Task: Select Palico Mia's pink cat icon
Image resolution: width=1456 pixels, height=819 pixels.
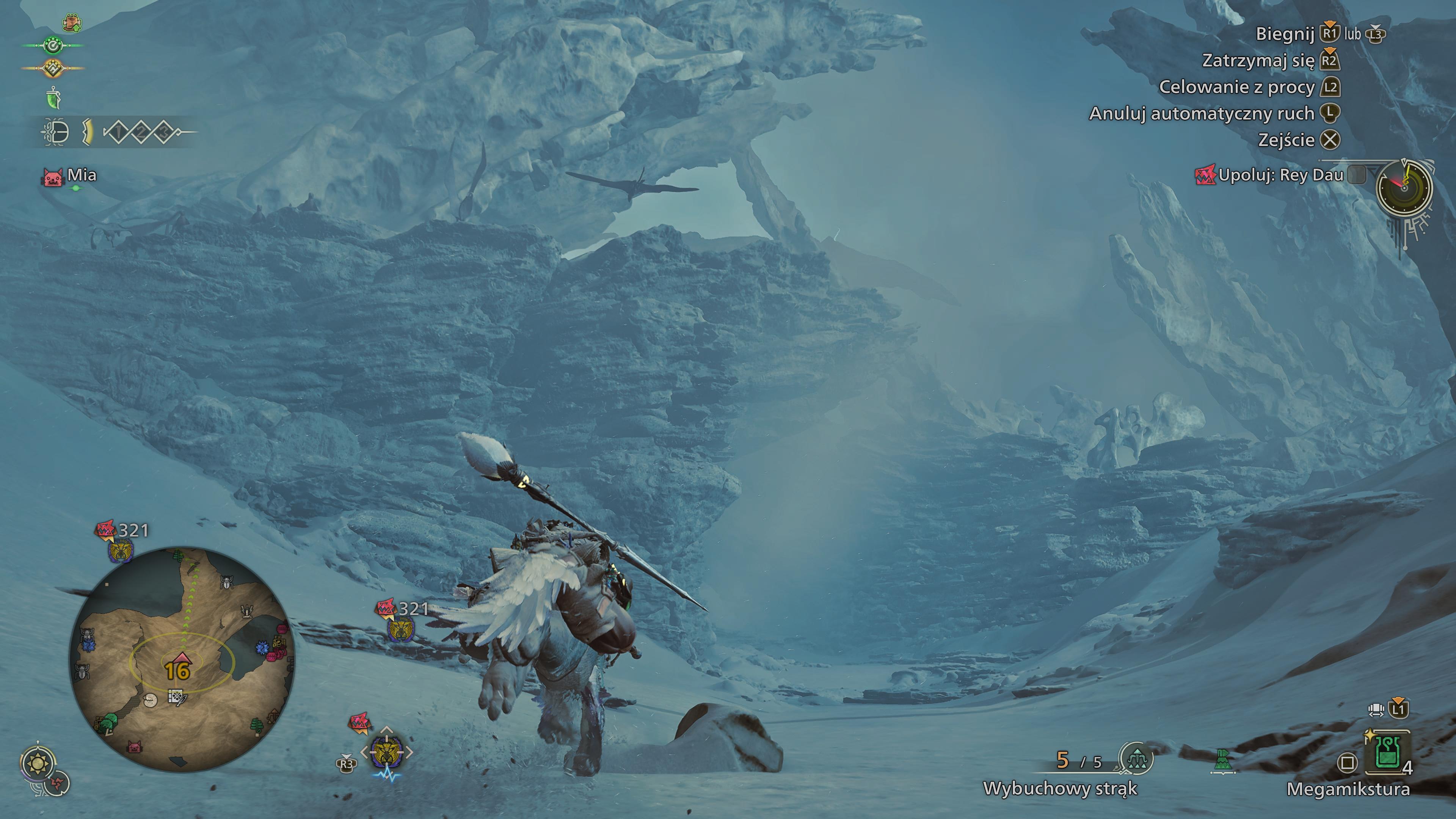Action: click(x=53, y=177)
